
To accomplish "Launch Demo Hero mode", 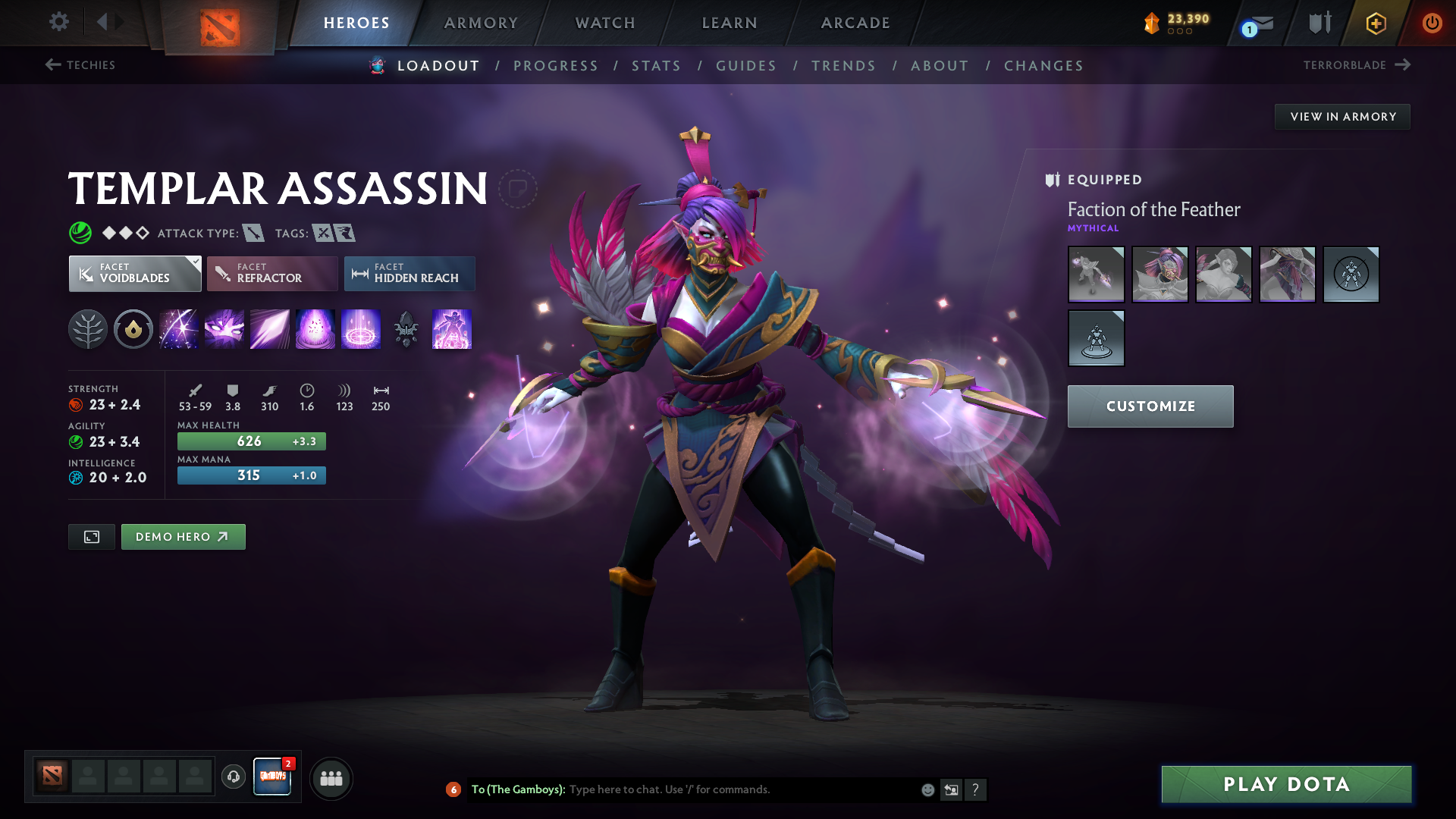I will coord(183,537).
